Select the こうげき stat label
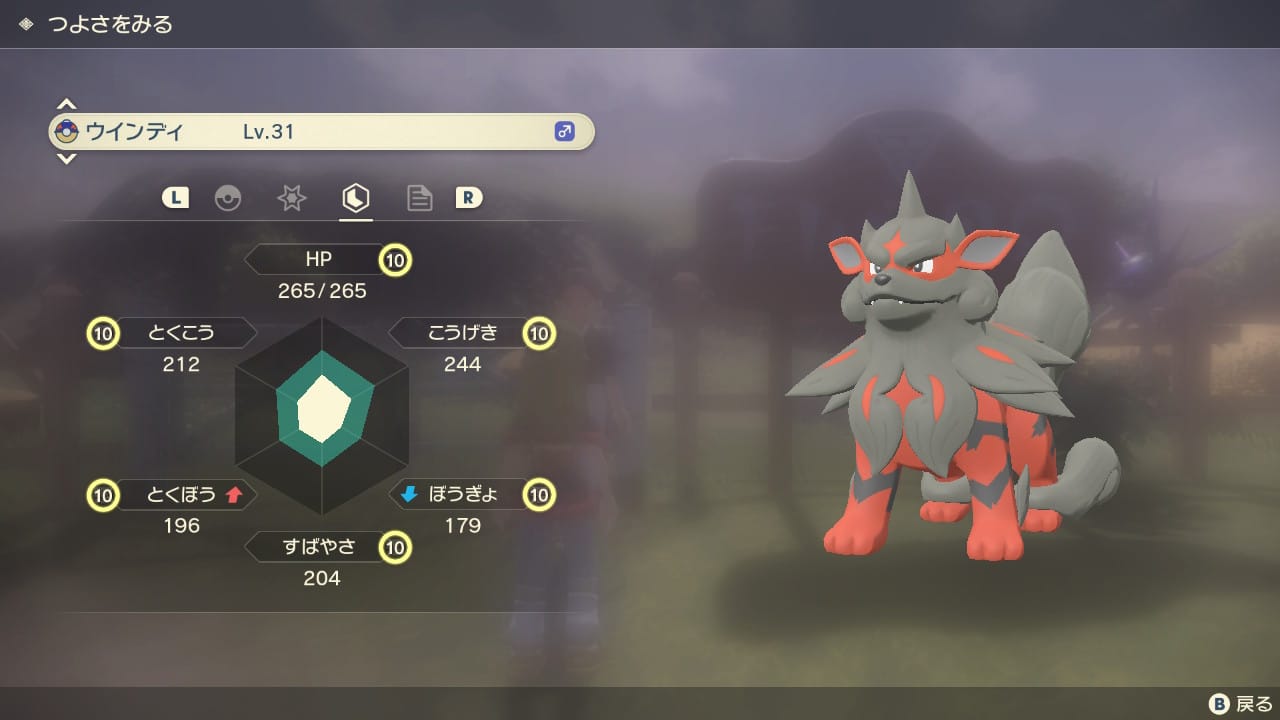The height and width of the screenshot is (720, 1280). tap(462, 333)
